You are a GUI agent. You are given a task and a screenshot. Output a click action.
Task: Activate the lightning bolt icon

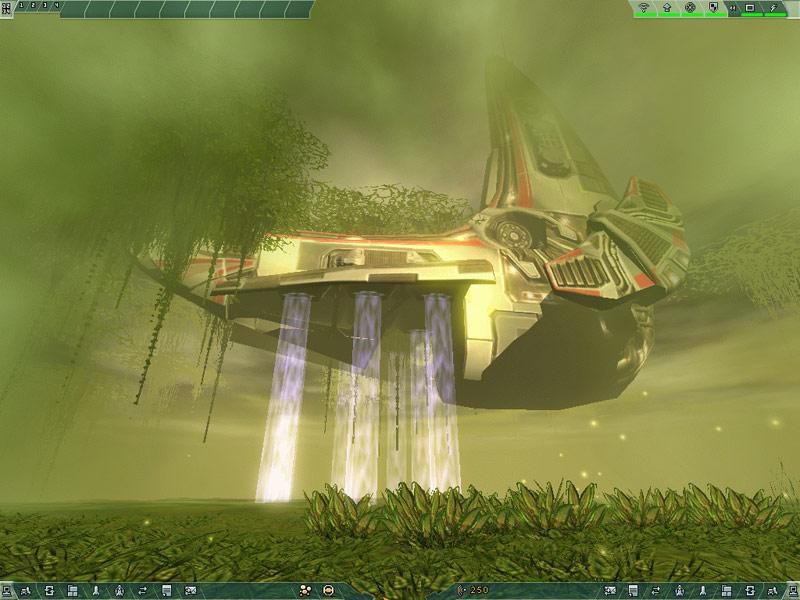[x=774, y=8]
